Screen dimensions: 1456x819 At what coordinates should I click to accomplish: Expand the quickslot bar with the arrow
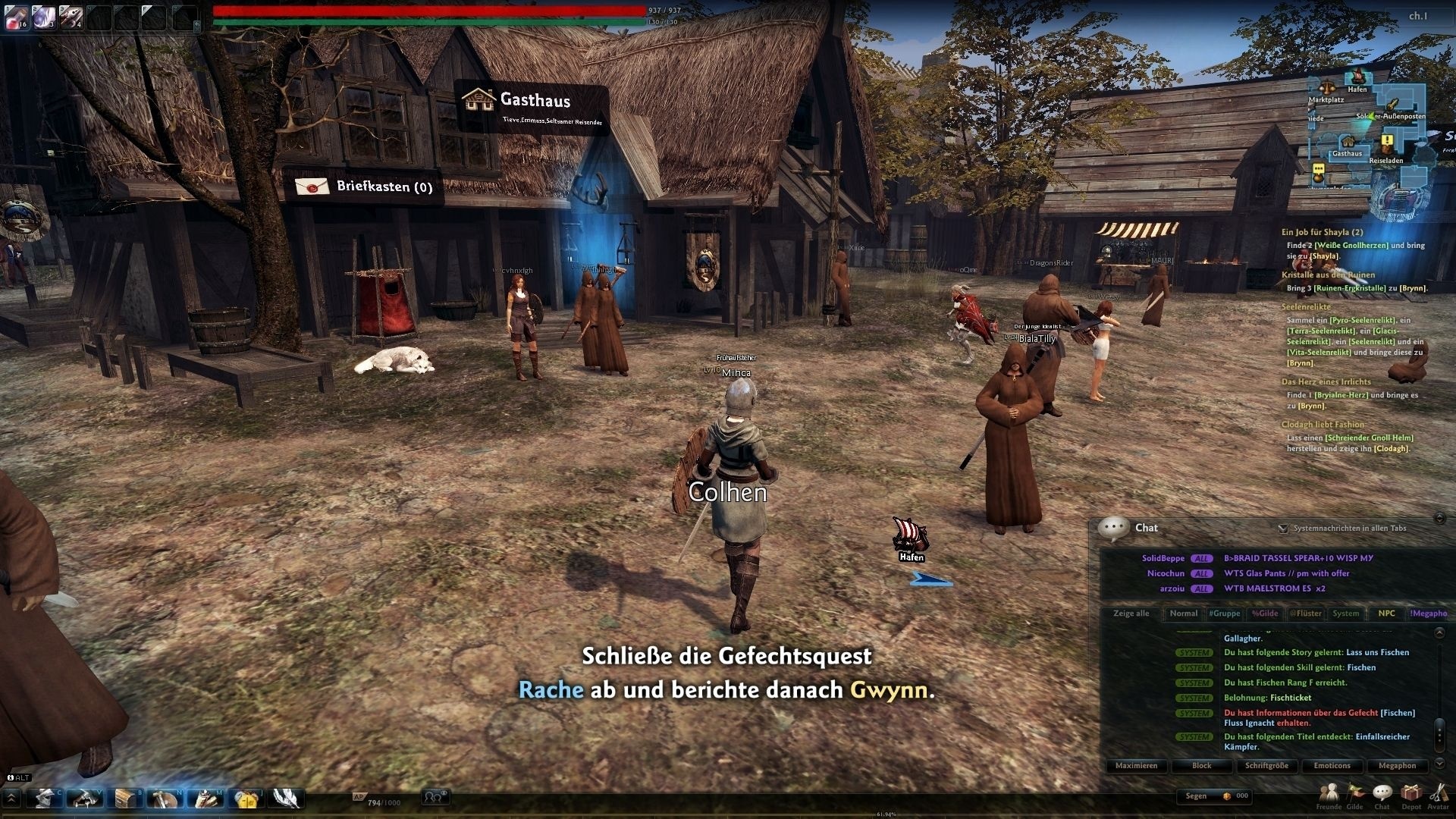(x=11, y=799)
